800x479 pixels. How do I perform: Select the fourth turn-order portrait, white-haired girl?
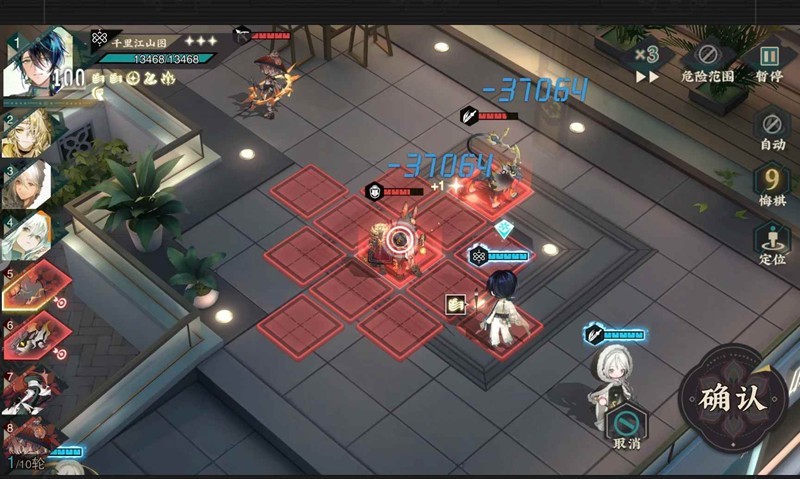coord(30,236)
